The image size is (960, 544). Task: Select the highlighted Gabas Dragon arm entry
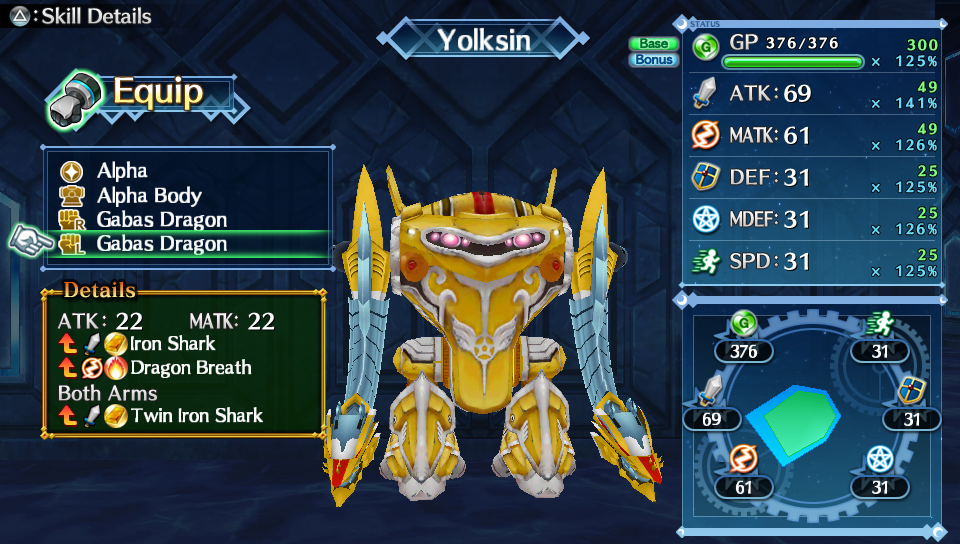(161, 244)
